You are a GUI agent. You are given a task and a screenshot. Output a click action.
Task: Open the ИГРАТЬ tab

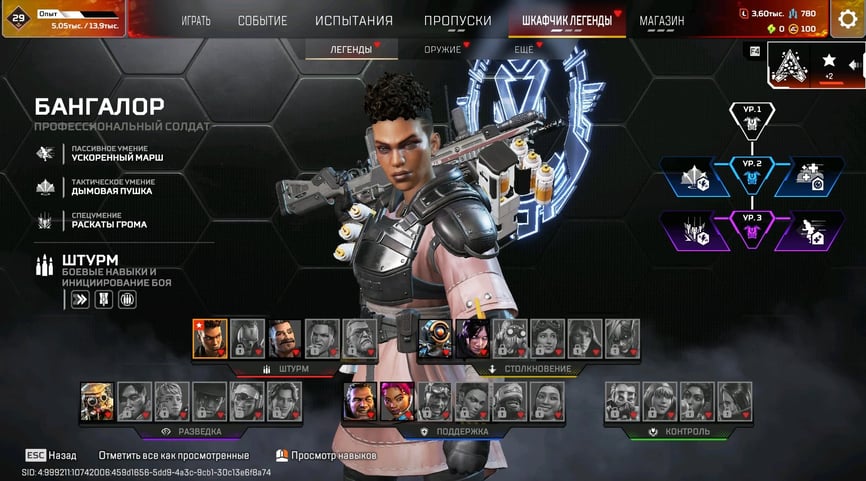196,21
